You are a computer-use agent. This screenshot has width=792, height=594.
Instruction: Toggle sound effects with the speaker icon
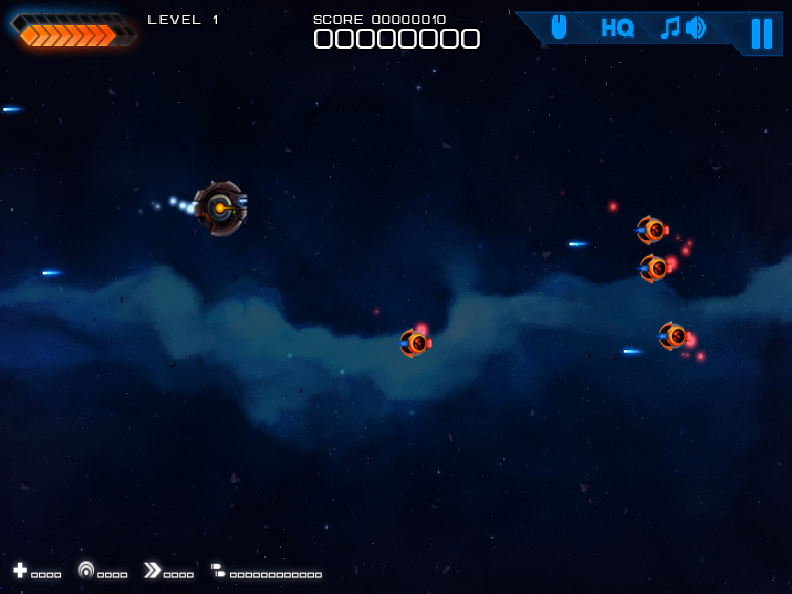coord(696,28)
